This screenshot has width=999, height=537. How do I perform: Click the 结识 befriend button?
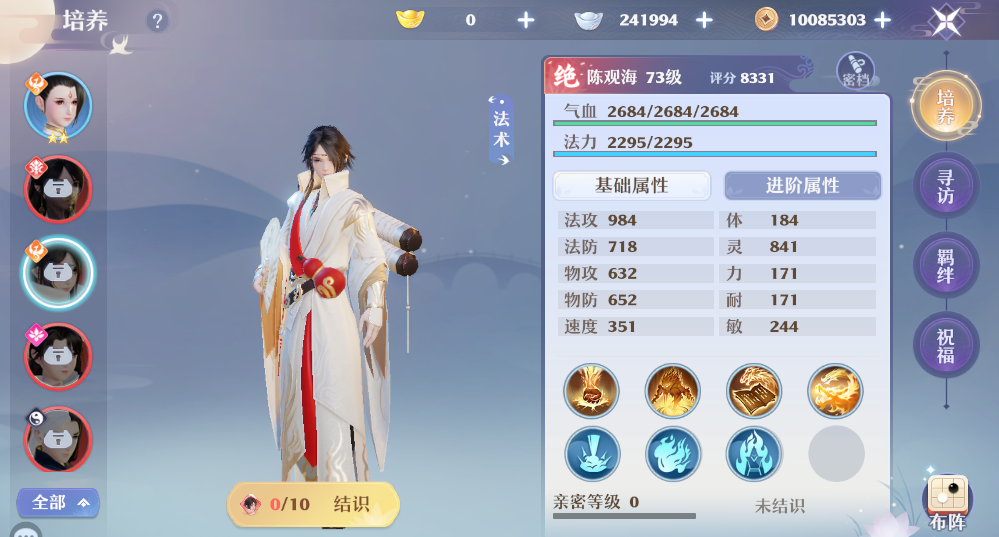314,504
